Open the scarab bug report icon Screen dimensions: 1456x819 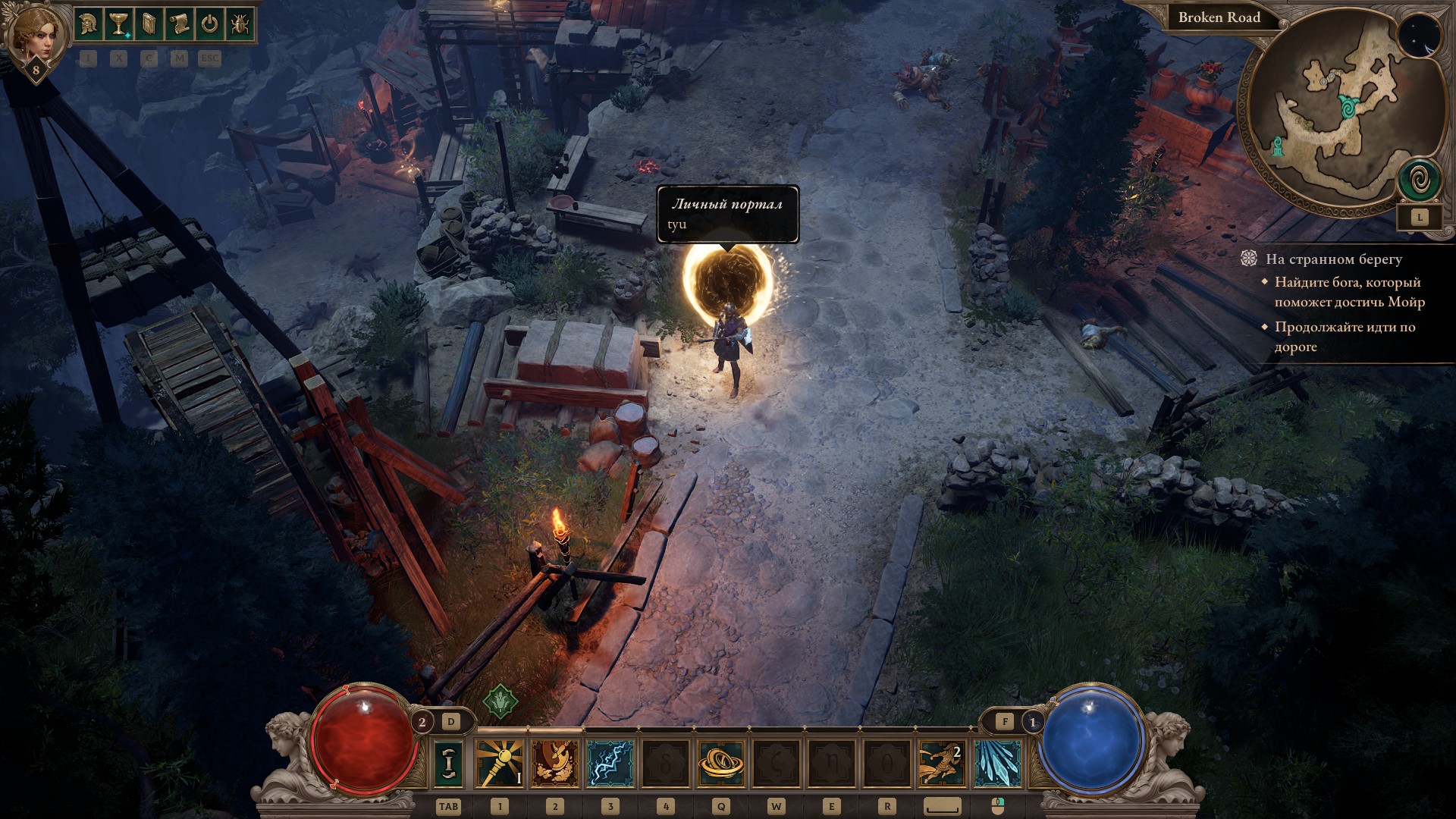pos(239,24)
